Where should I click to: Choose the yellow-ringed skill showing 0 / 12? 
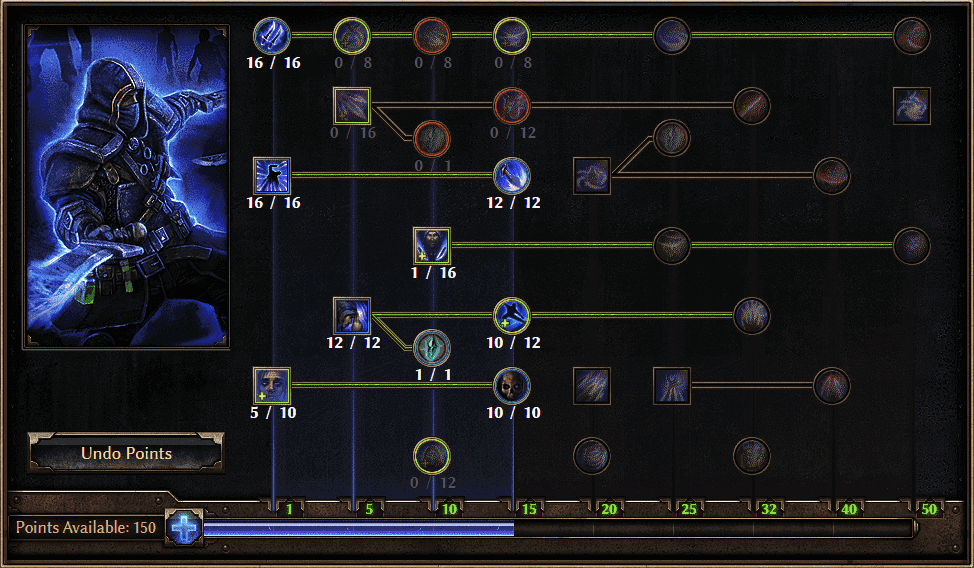tap(432, 456)
